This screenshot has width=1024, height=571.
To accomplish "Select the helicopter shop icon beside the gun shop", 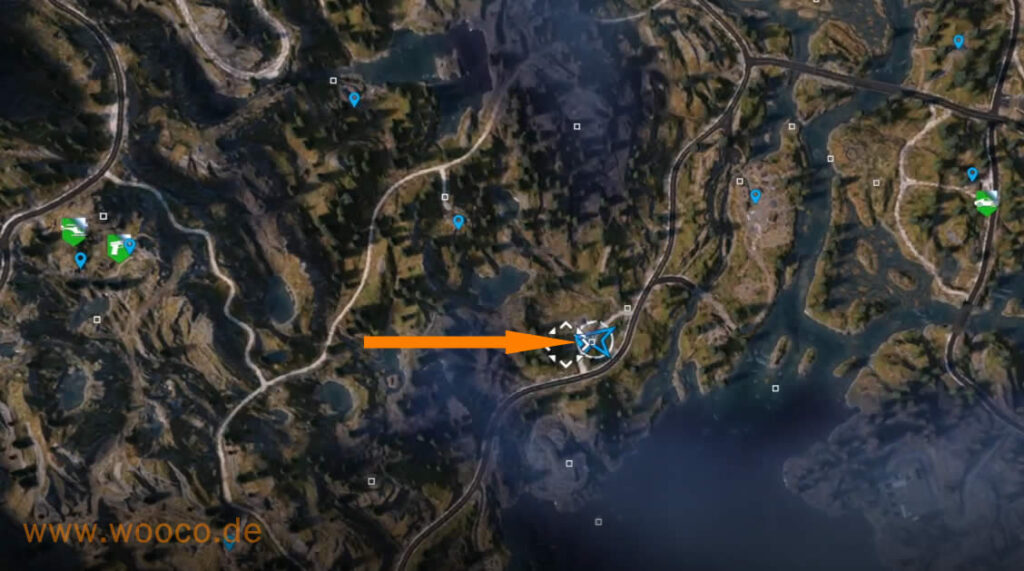I will point(72,231).
